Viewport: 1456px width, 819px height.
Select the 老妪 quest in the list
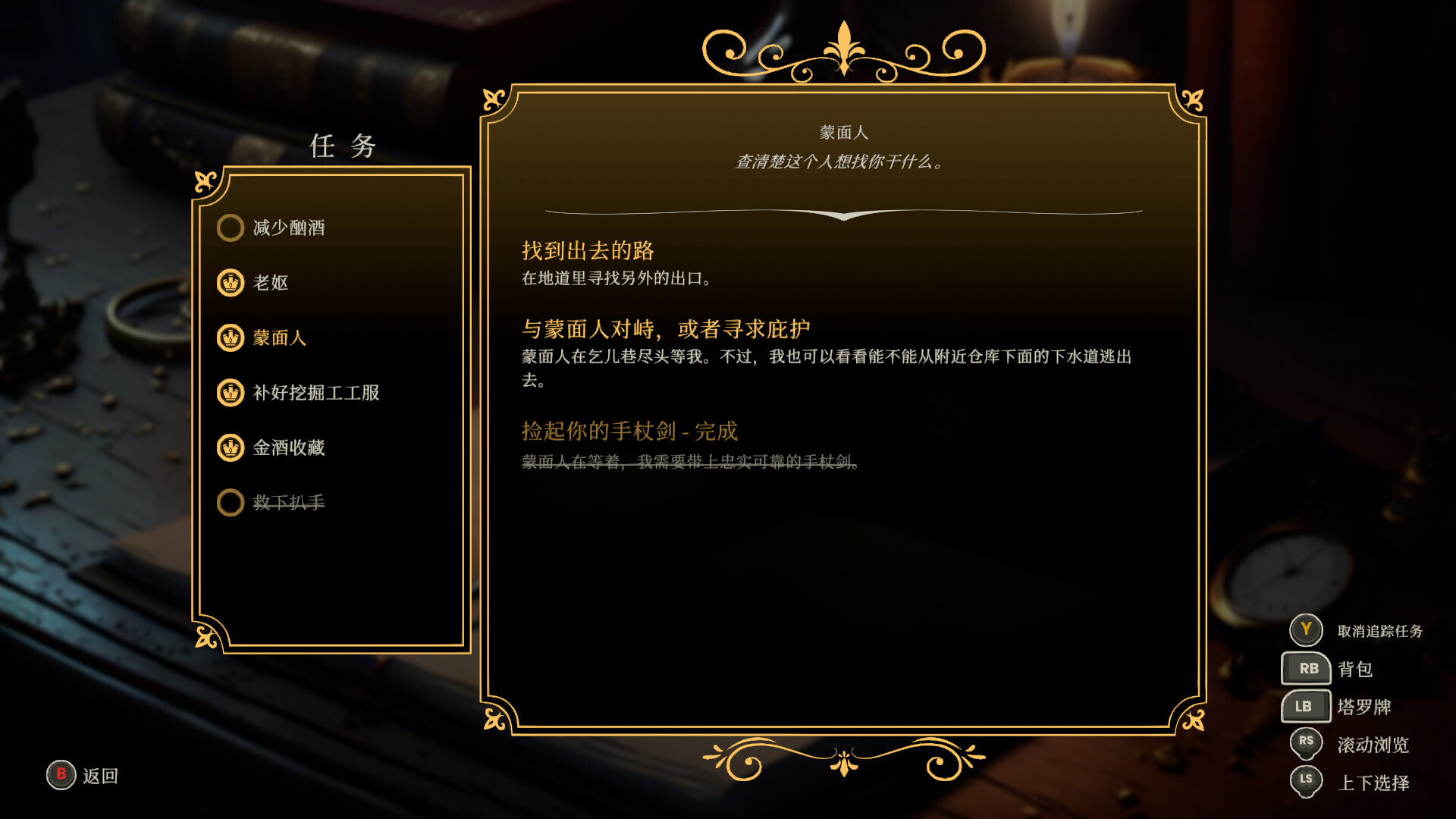[273, 283]
